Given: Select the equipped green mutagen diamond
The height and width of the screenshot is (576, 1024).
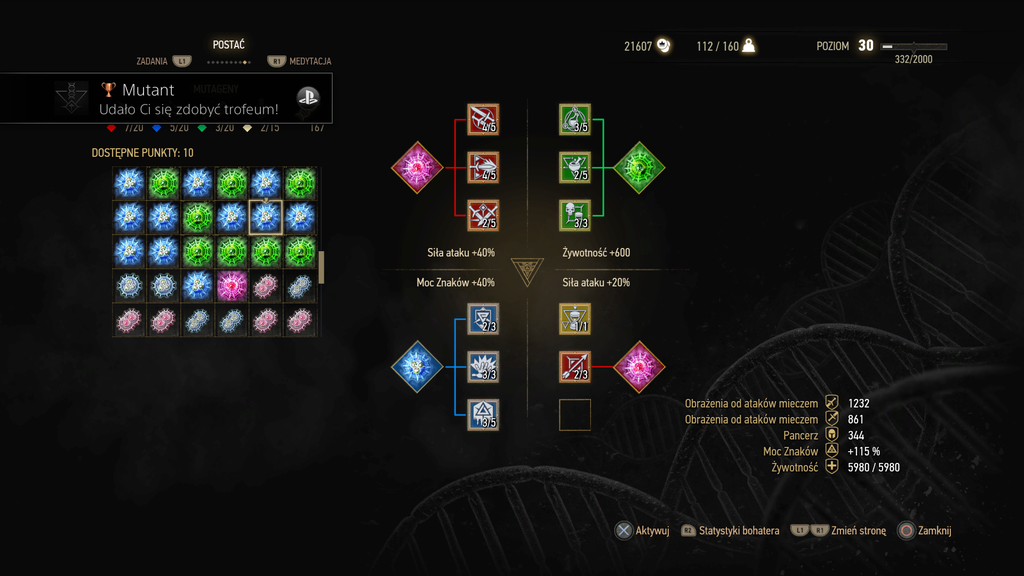Looking at the screenshot, I should click(639, 167).
